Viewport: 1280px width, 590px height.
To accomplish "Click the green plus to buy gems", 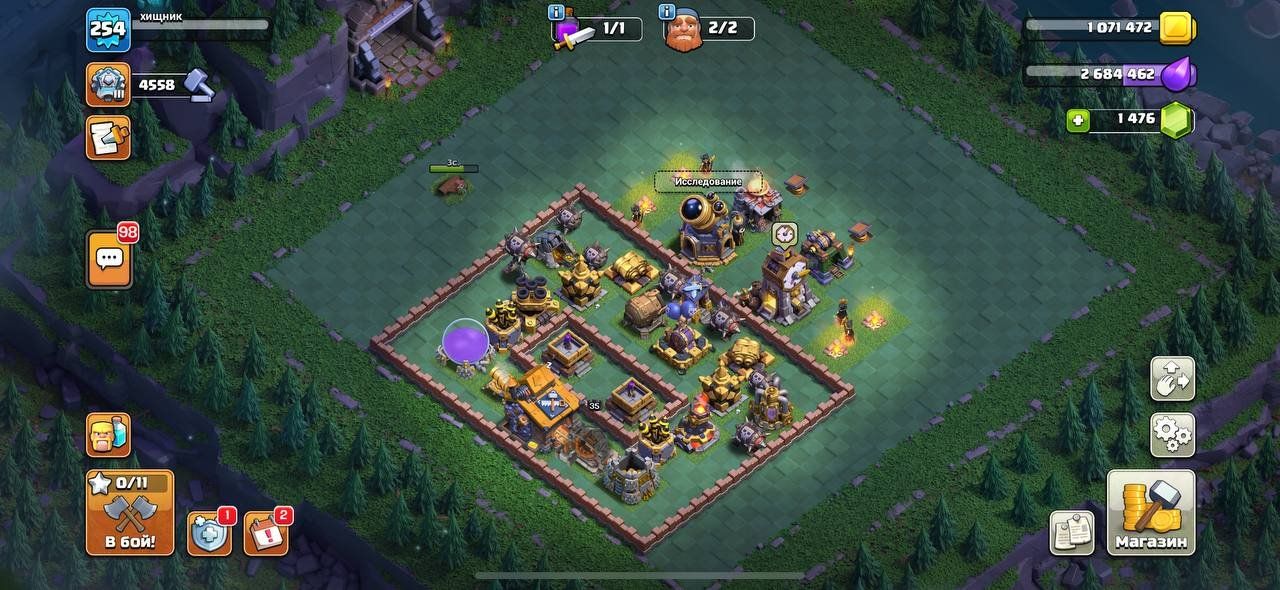I will pos(1078,120).
